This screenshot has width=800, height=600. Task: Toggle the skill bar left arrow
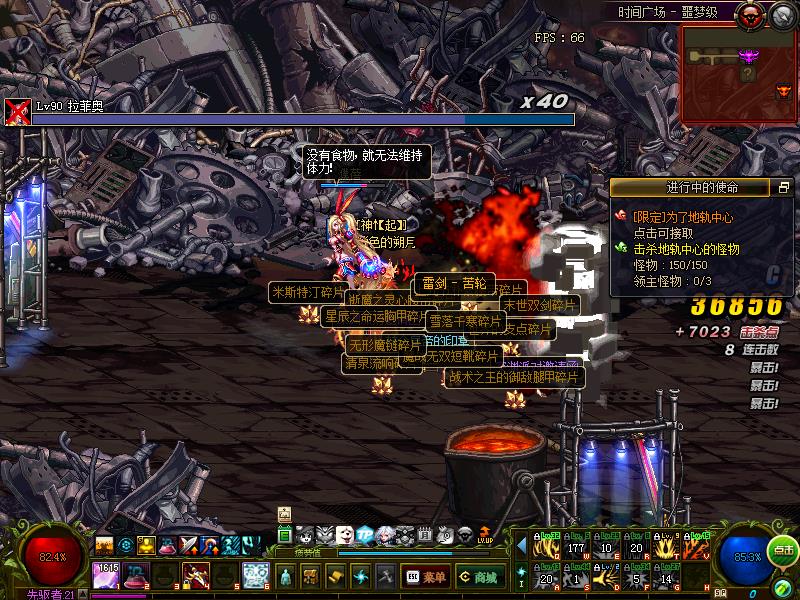point(521,546)
